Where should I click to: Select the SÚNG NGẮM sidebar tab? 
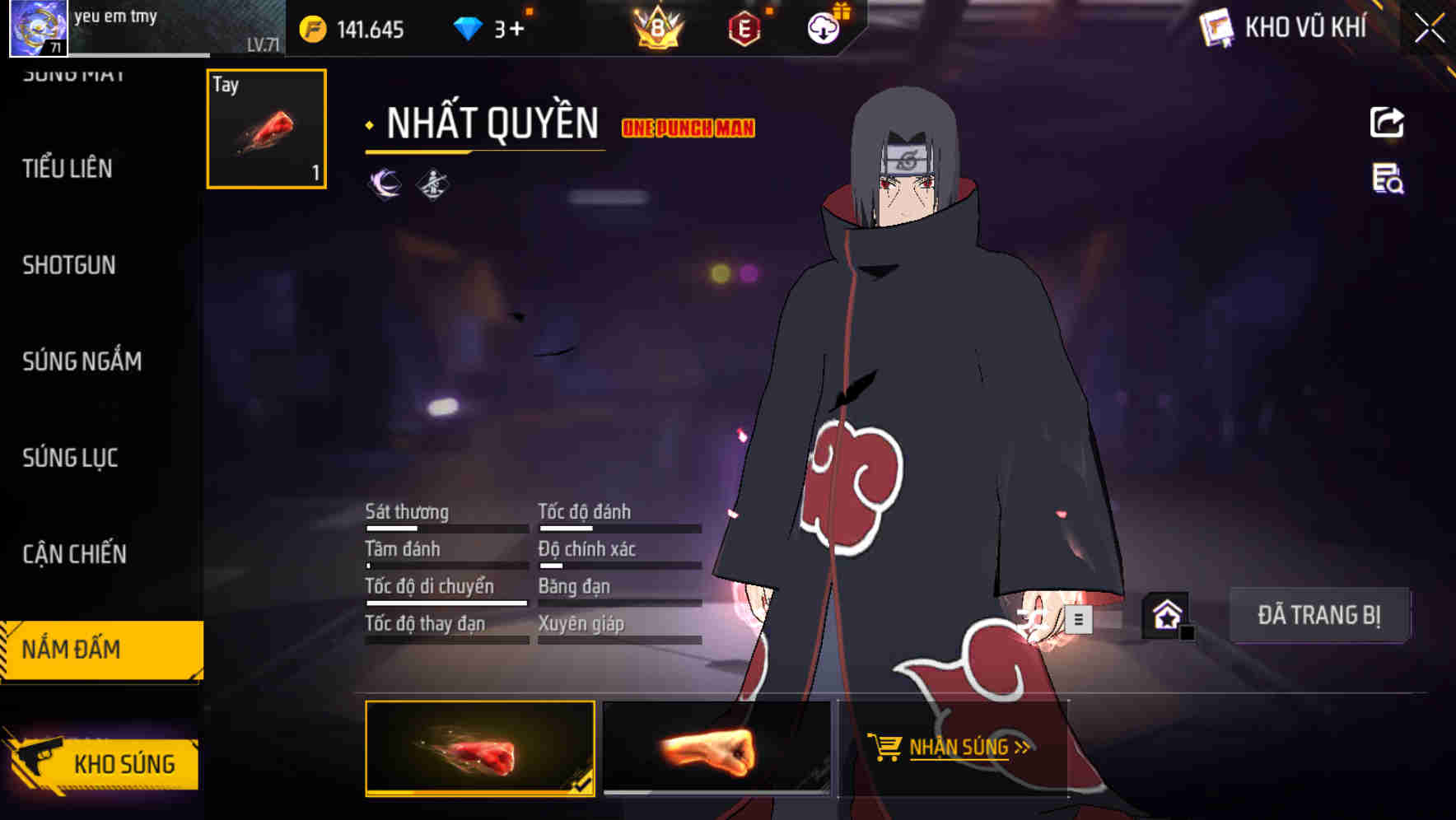(x=82, y=361)
